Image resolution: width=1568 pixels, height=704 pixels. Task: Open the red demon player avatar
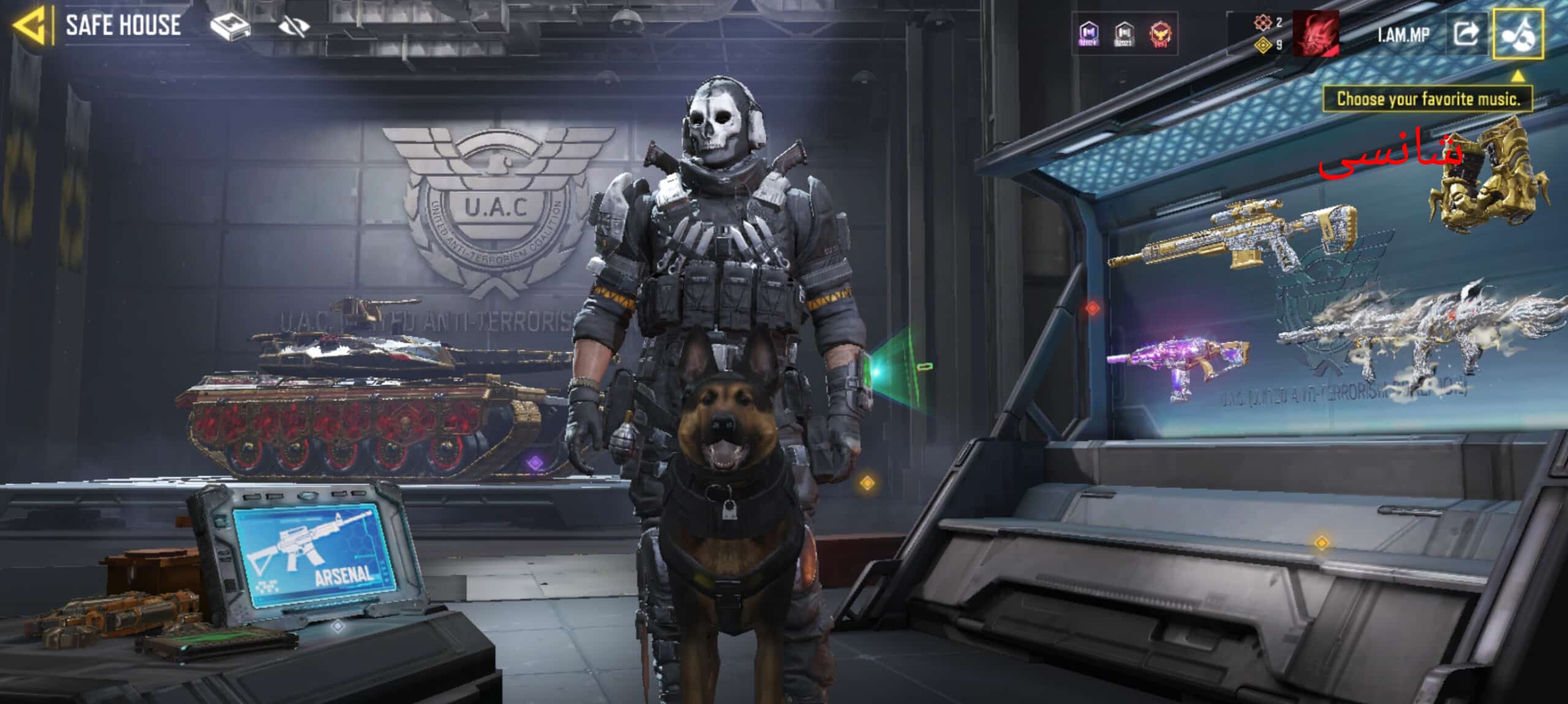1315,34
